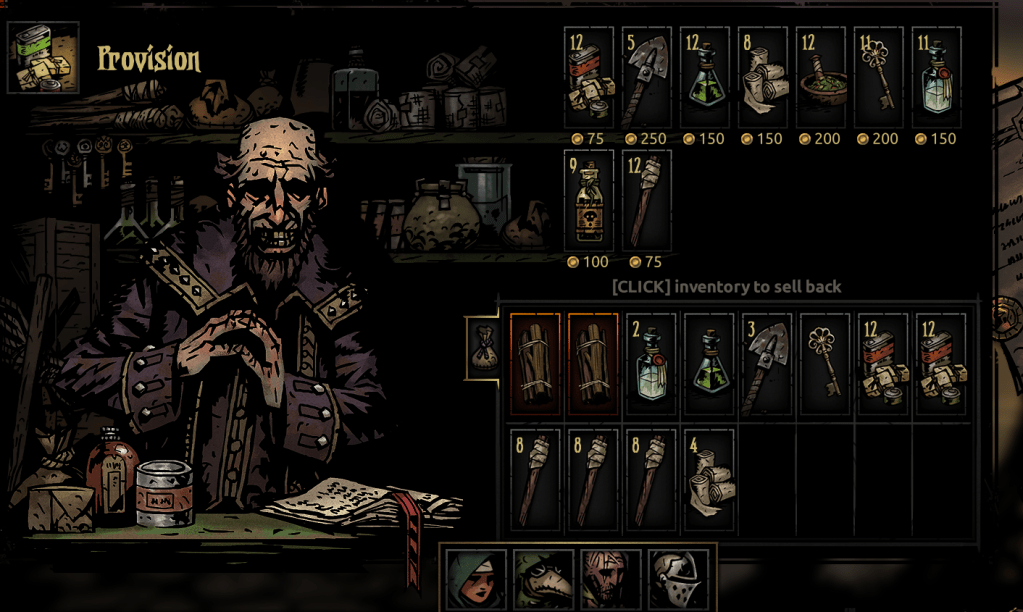Select the hooded woman hero portrait
The image size is (1023, 612).
(475, 579)
